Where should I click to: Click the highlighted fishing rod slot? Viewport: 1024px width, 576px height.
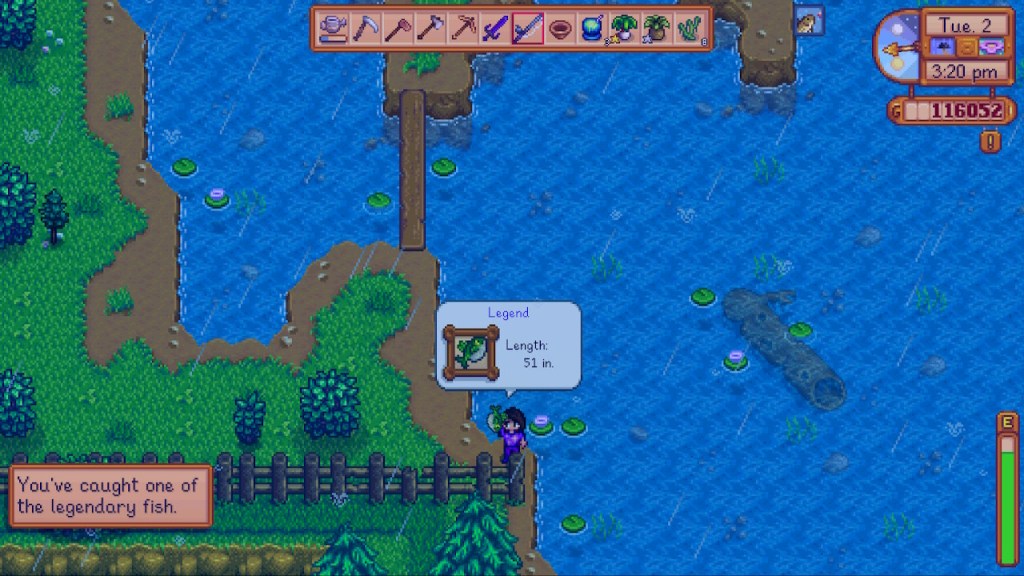tap(527, 29)
